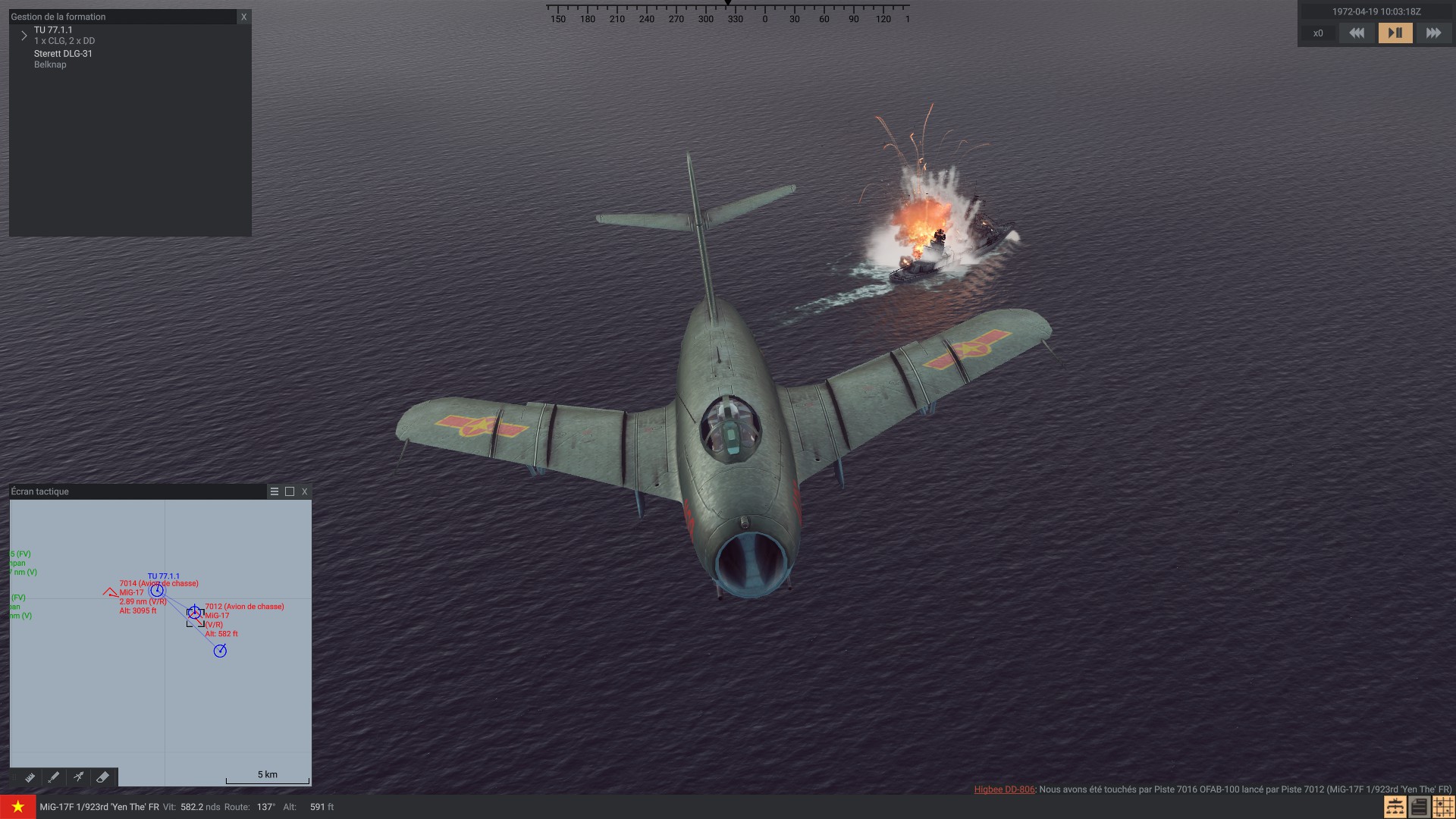Viewport: 1456px width, 819px height.
Task: Choose the marker drawing tool
Action: click(x=54, y=777)
